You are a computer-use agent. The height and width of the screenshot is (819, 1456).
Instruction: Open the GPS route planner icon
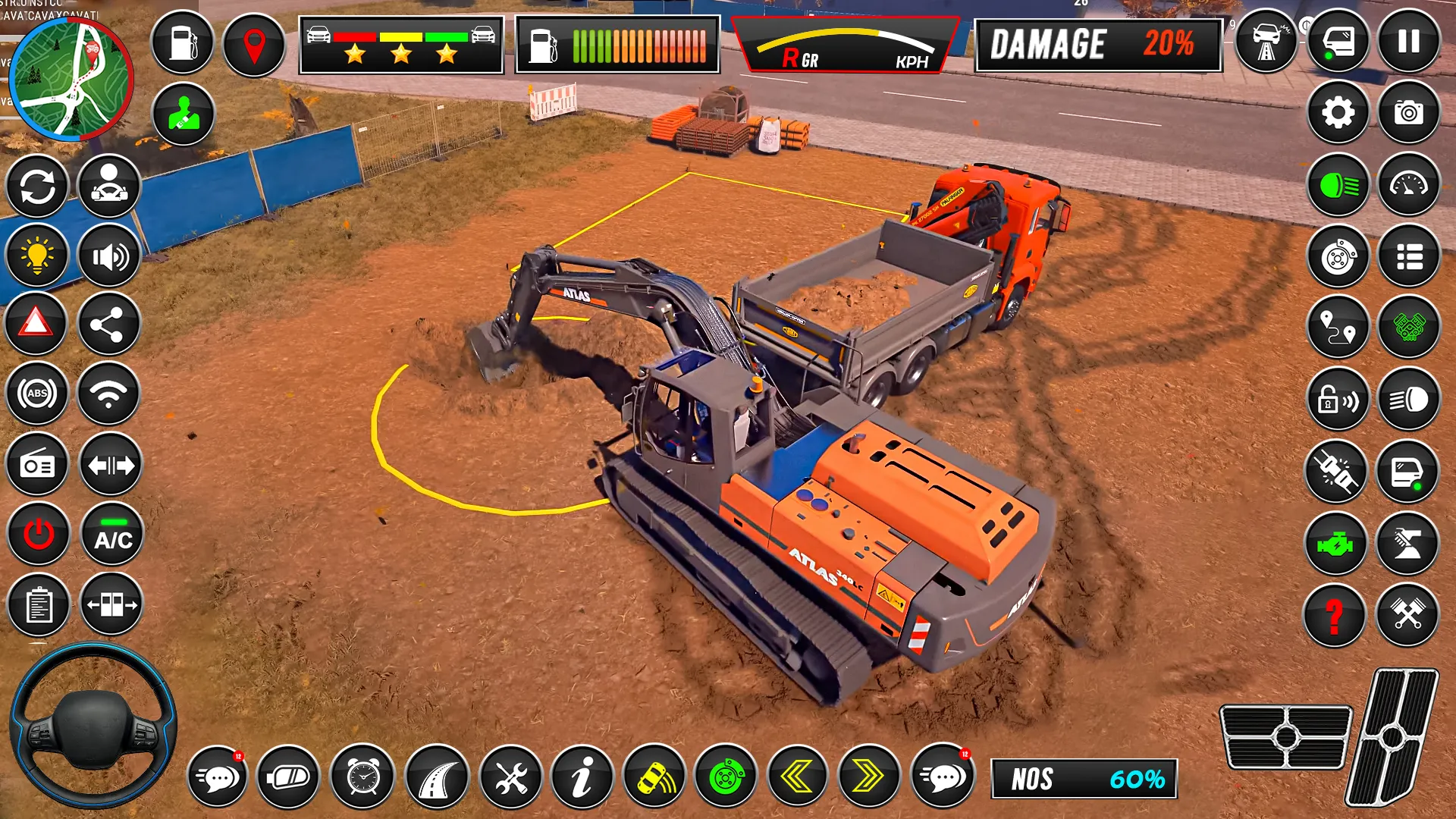tap(1337, 328)
